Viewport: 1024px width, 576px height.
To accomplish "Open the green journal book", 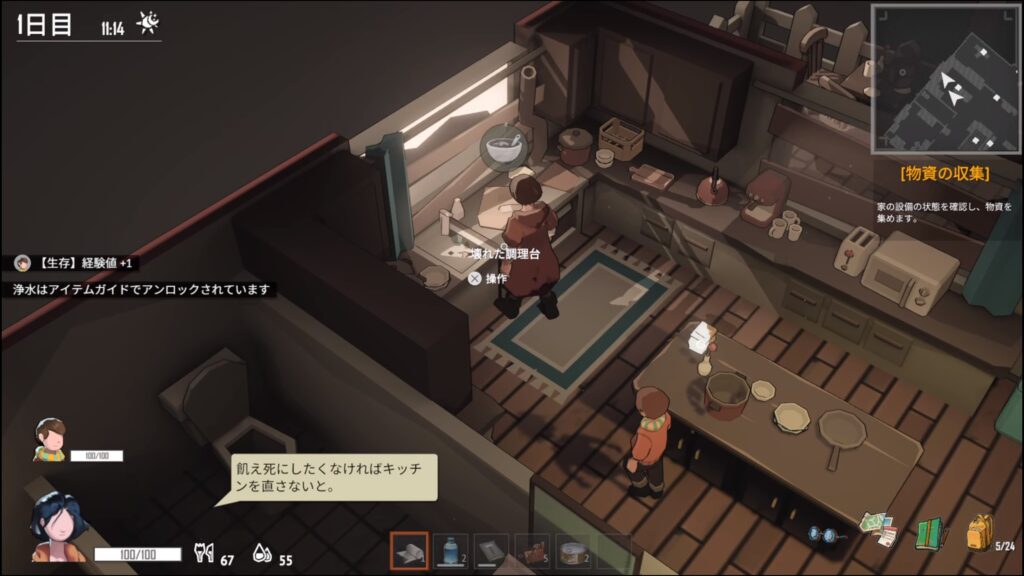I will click(931, 533).
